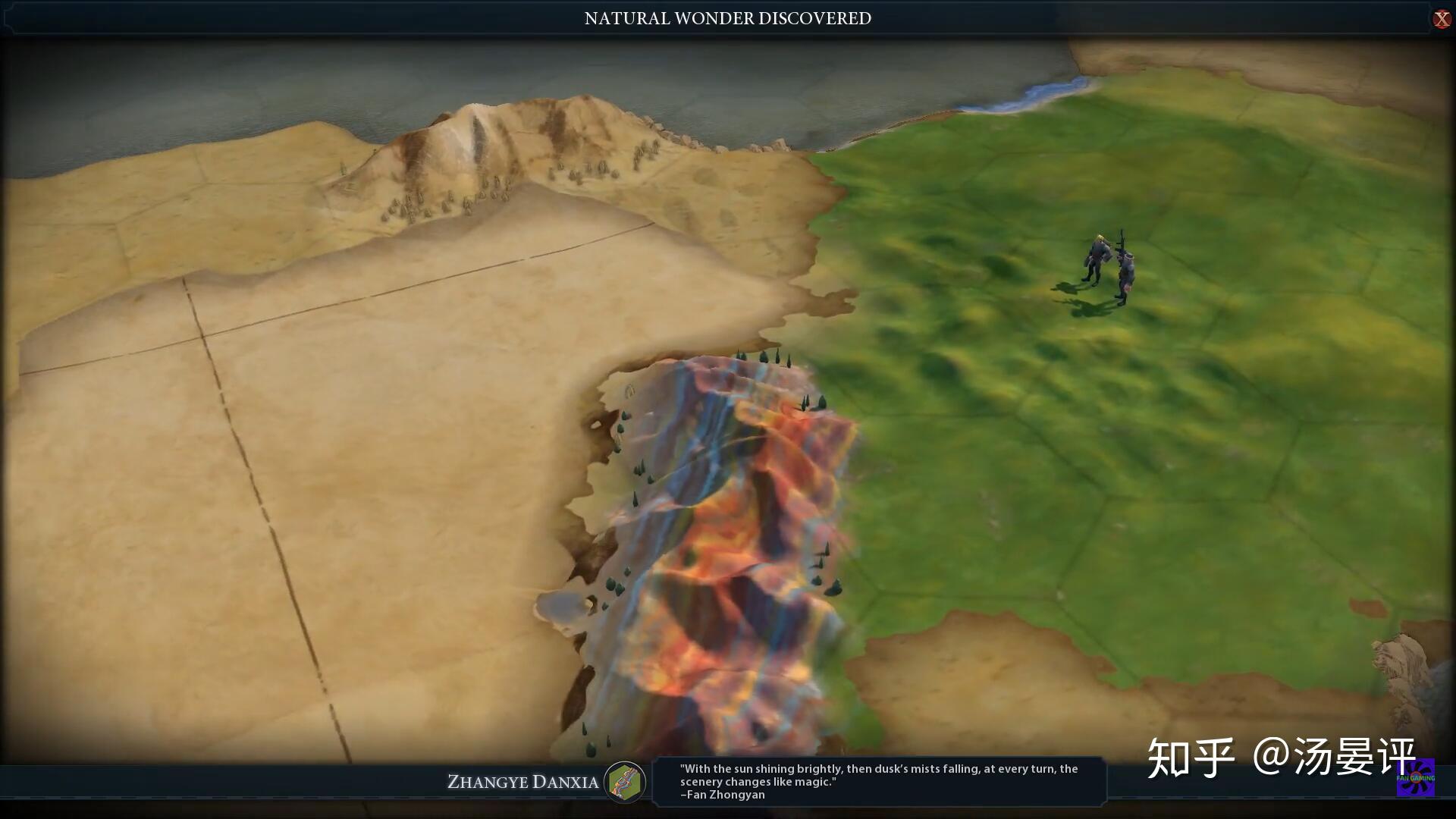The height and width of the screenshot is (819, 1456).
Task: Click the Zhangye Danxia wonder icon
Action: 625,782
